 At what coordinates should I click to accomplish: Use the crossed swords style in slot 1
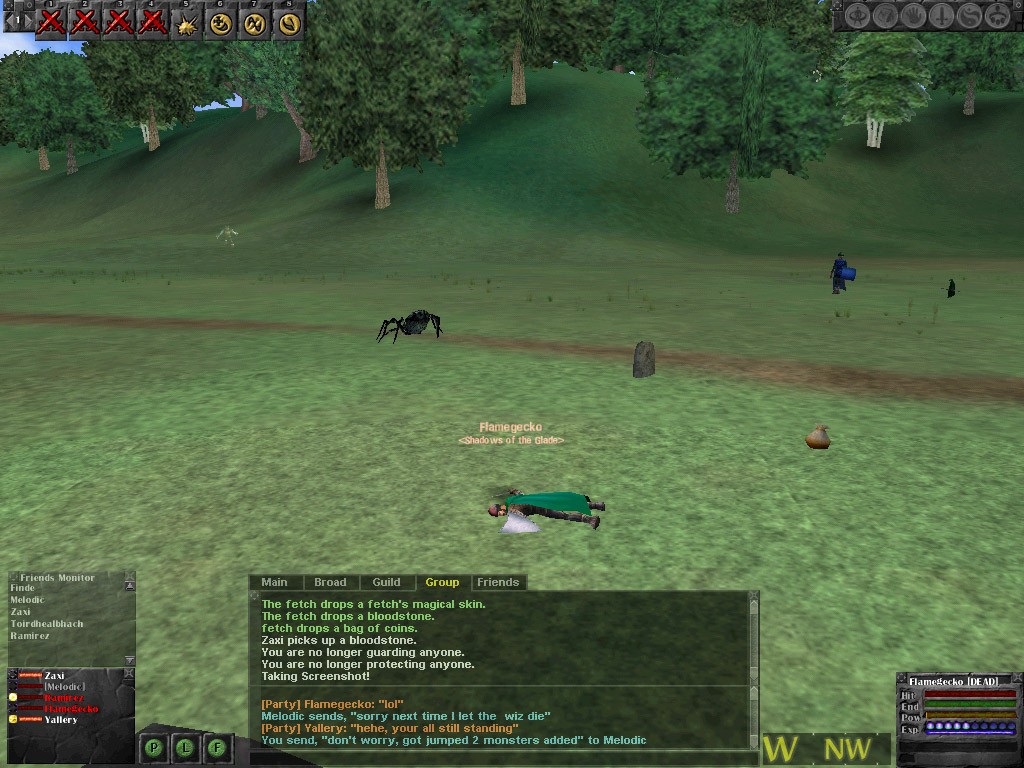click(51, 23)
